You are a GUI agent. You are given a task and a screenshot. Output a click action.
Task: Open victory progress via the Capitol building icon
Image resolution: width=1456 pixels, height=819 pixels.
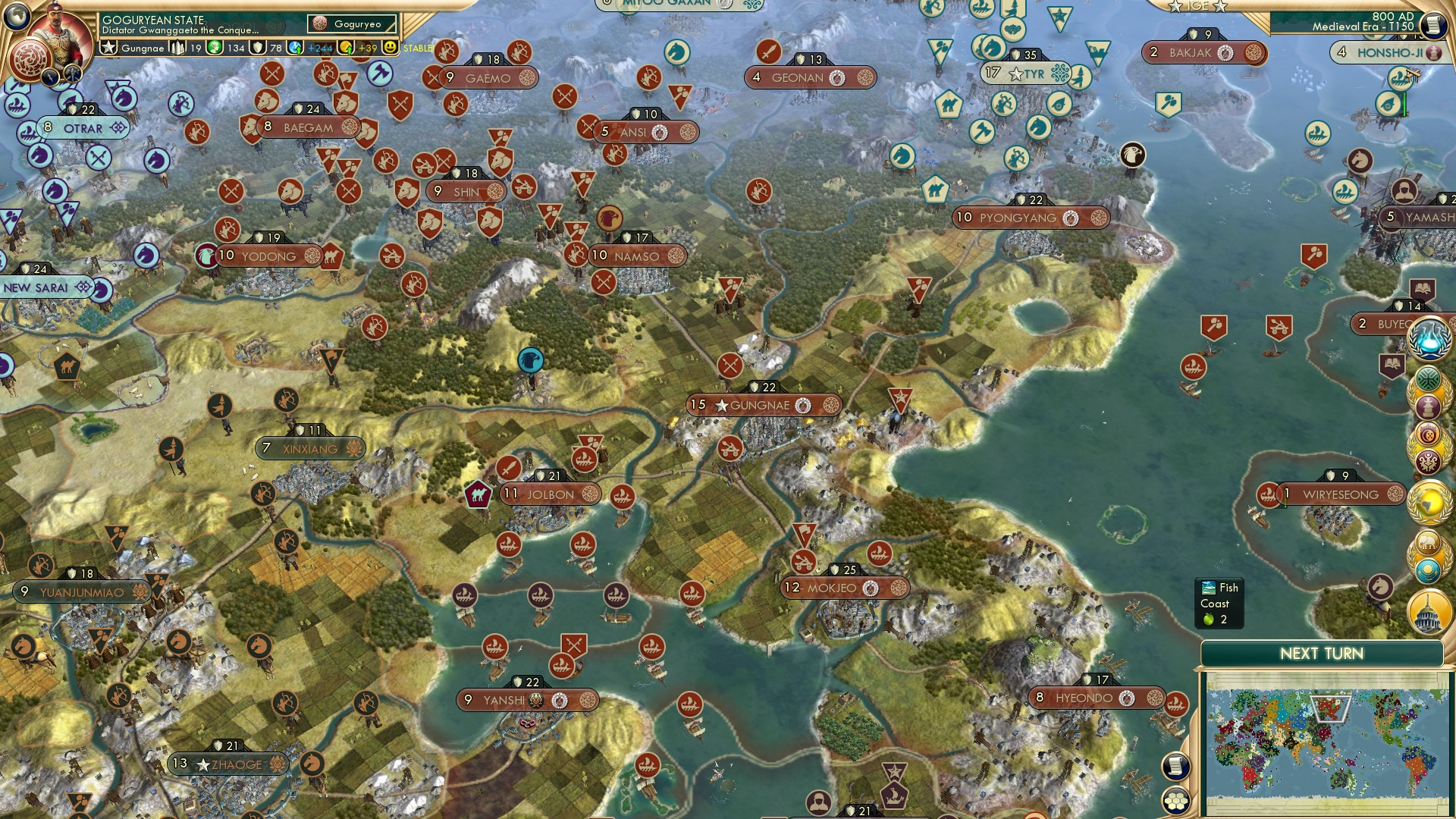tap(1427, 610)
